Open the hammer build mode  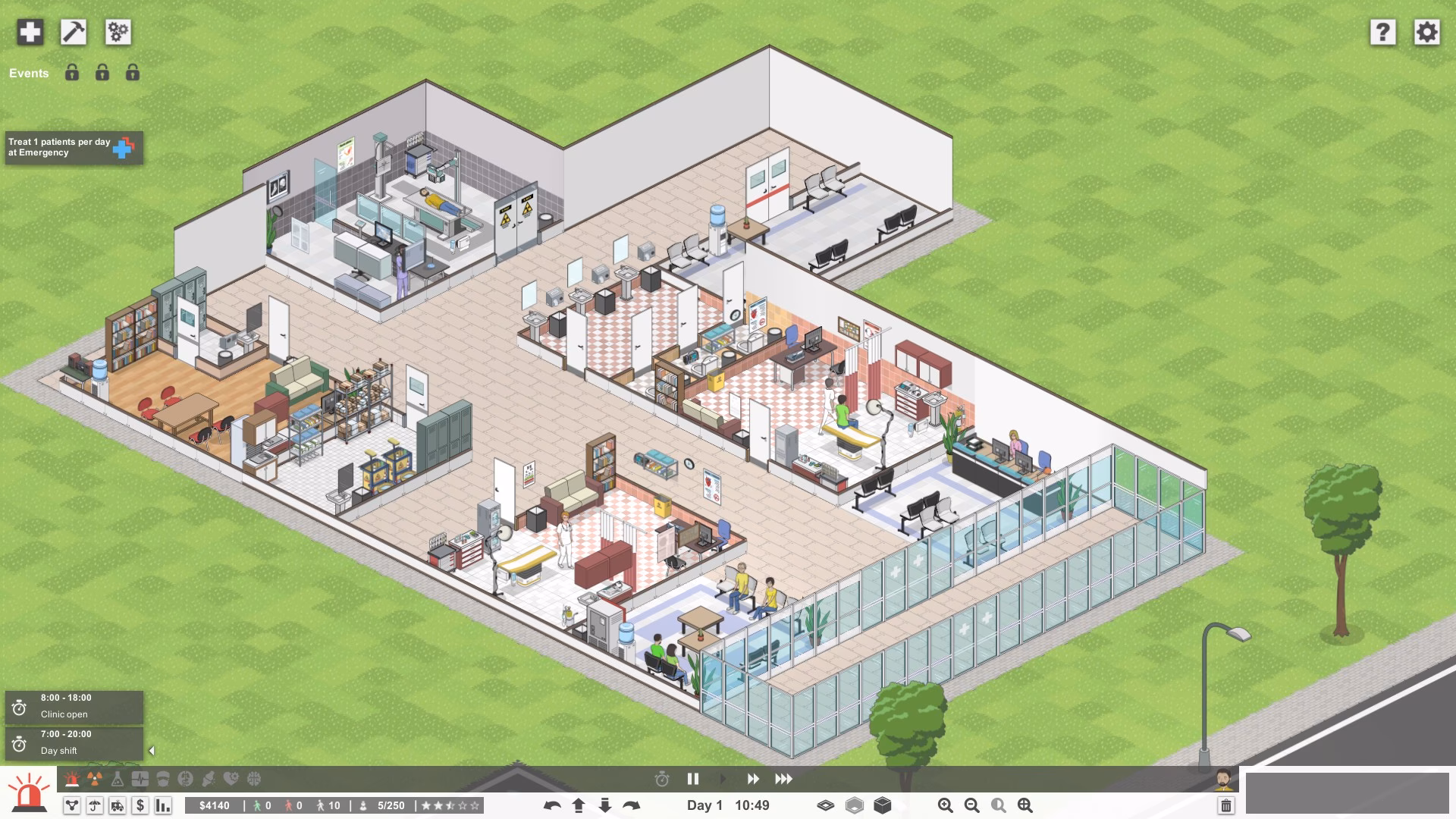click(x=74, y=32)
